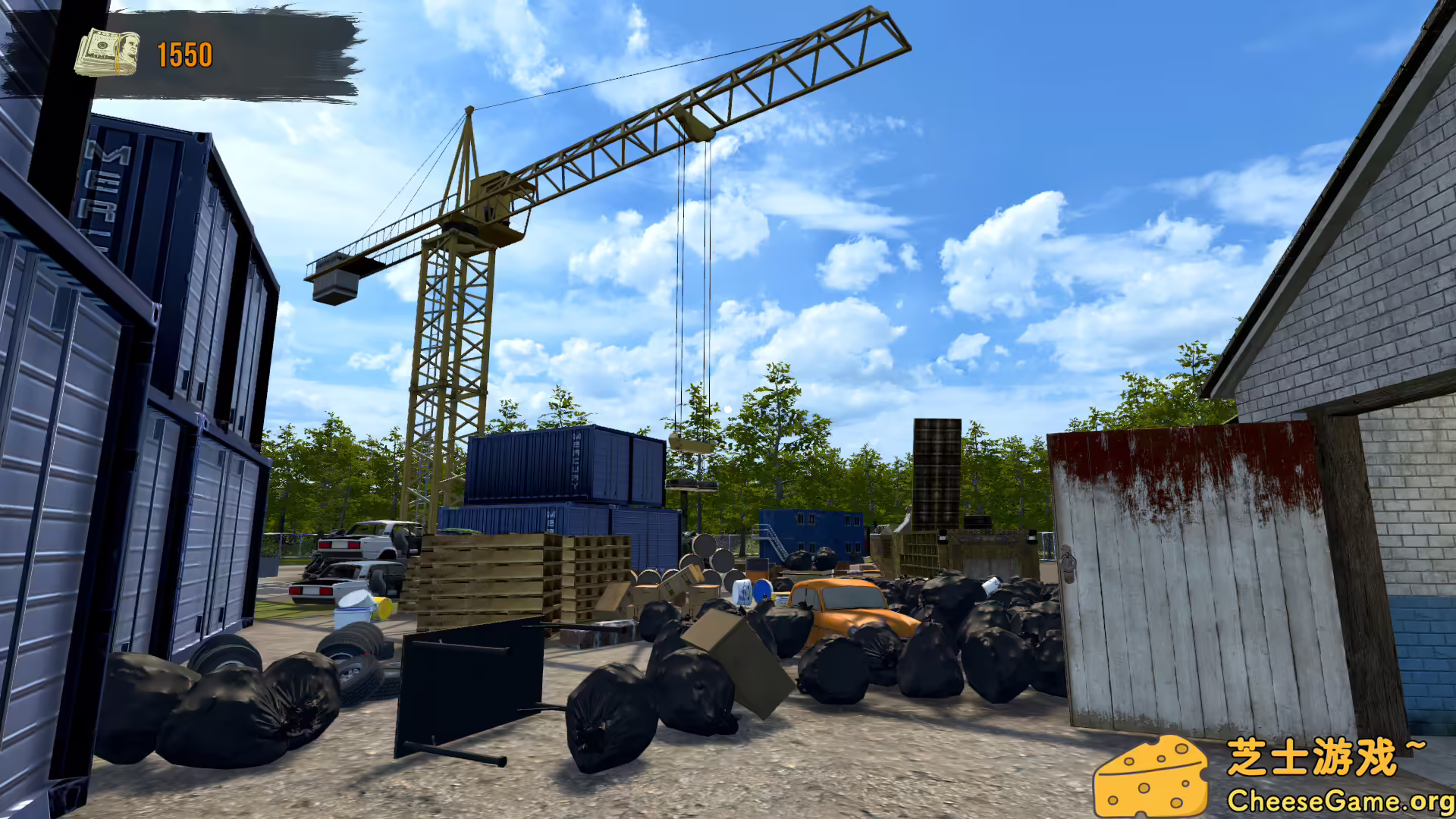
Task: Click the 1550 cash amount
Action: pyautogui.click(x=184, y=53)
